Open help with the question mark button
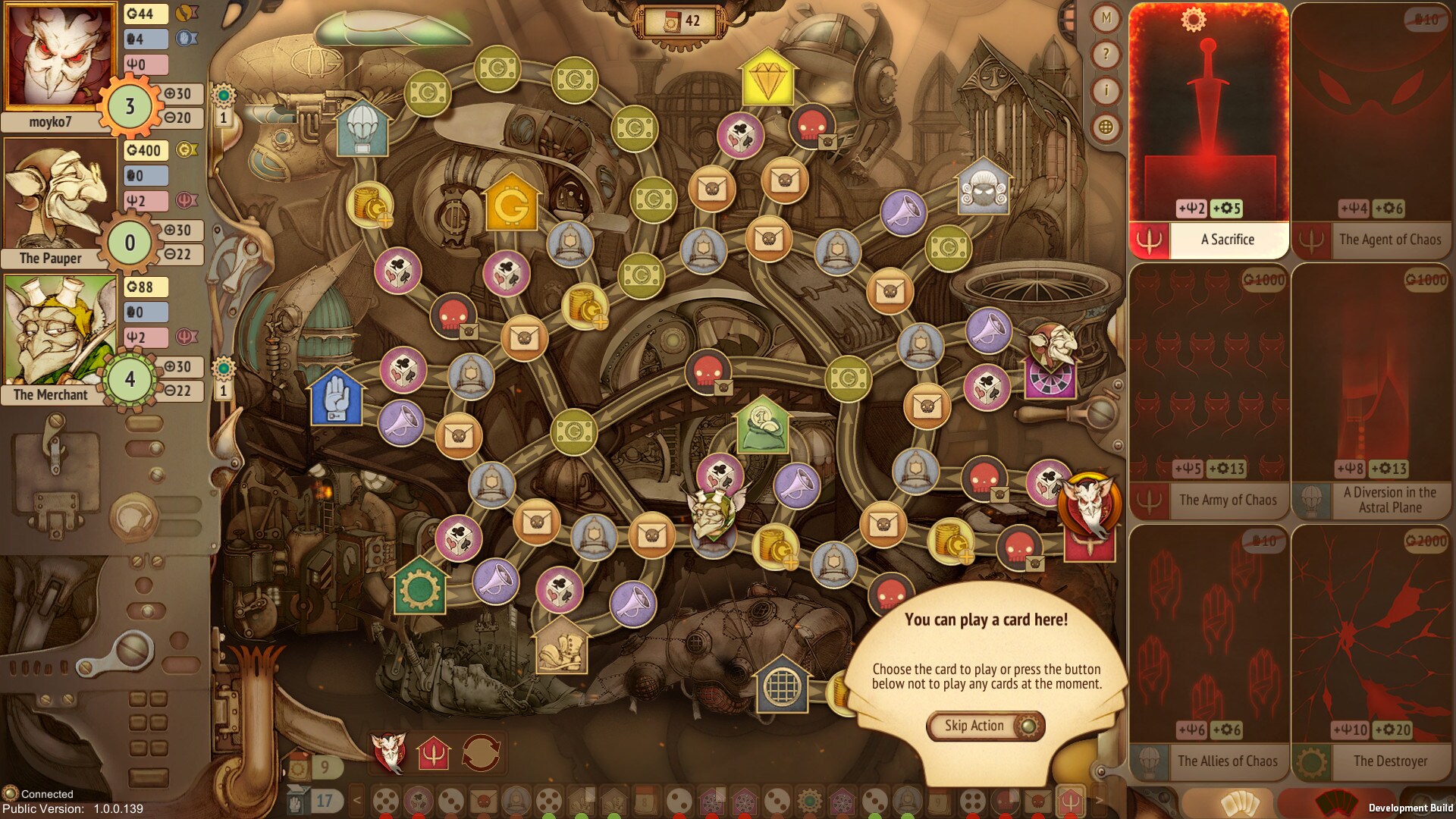The height and width of the screenshot is (819, 1456). 1106,54
